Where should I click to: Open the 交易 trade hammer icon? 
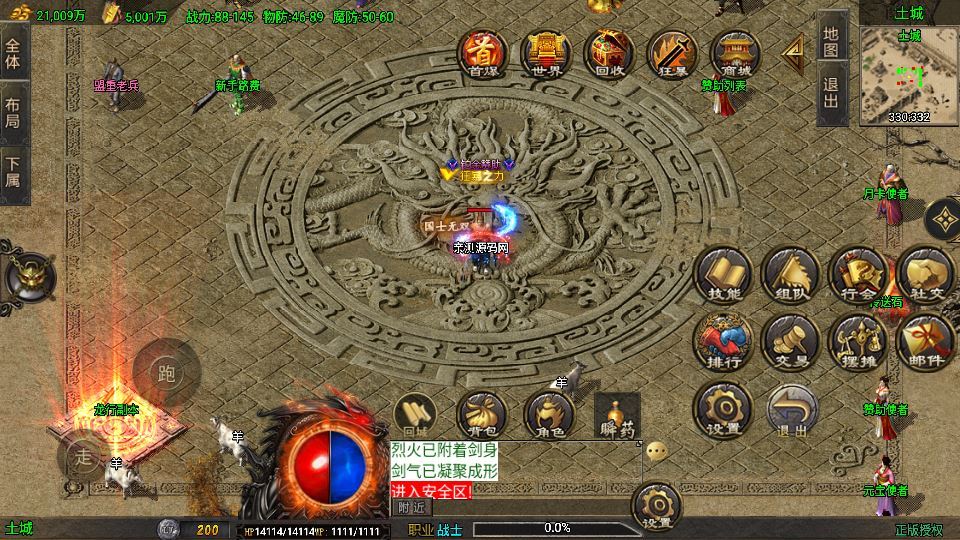coord(790,342)
